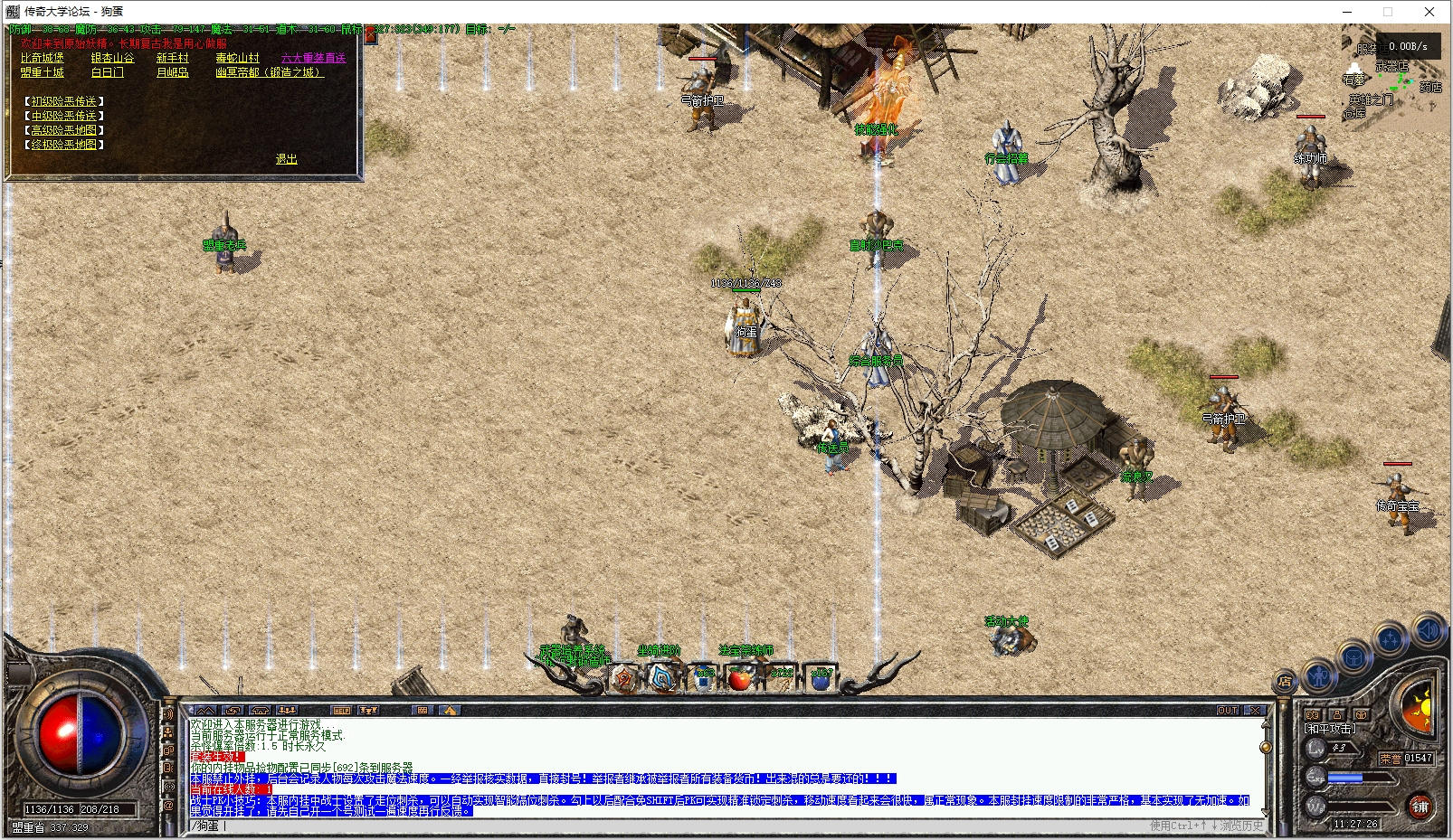Use the red apple hotbar item
Viewport: 1453px width, 840px height.
point(740,677)
